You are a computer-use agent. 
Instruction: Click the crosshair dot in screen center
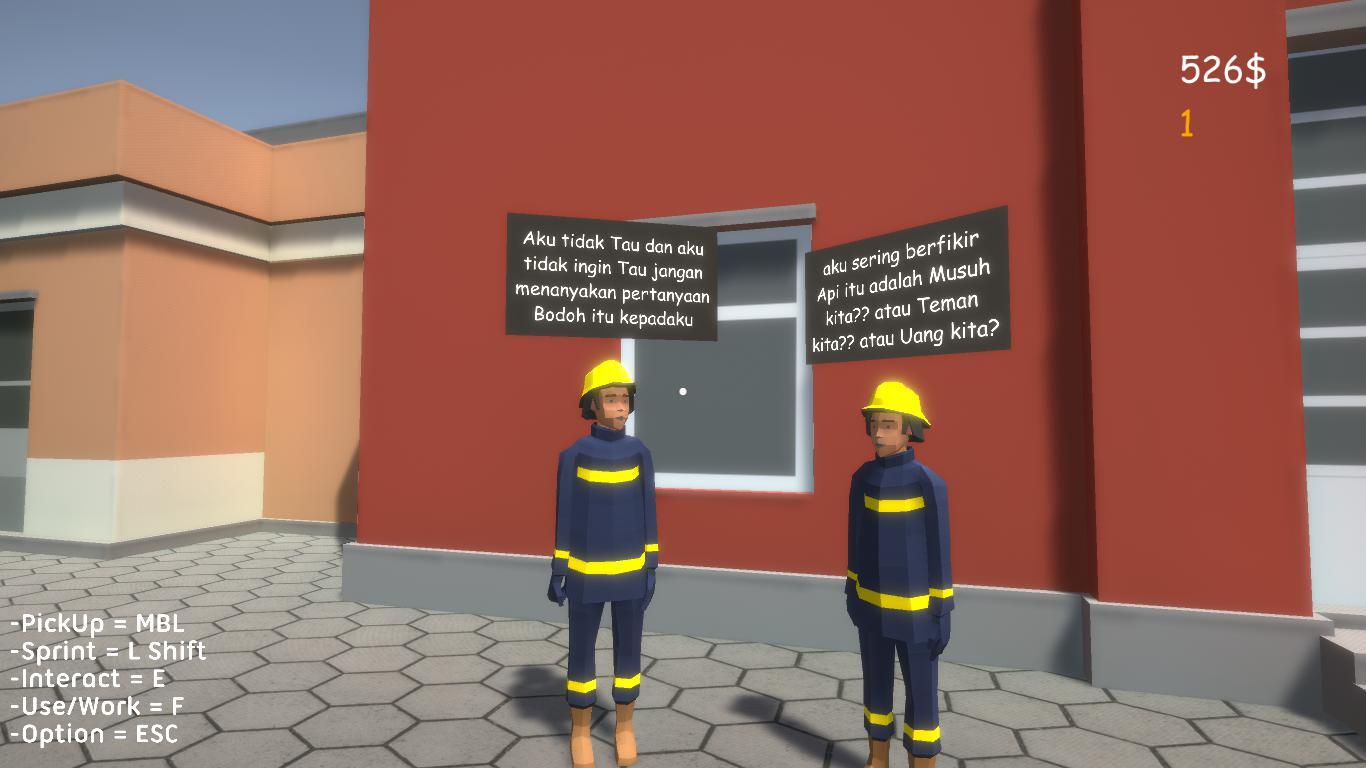pos(683,390)
